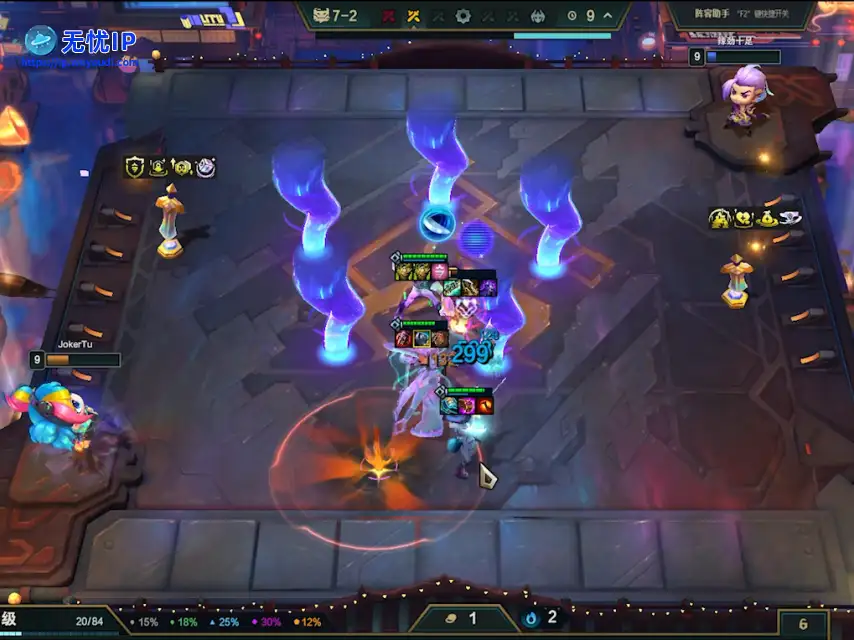Select JokerTu's little legend avatar
Screen dimensions: 854x640
point(53,412)
